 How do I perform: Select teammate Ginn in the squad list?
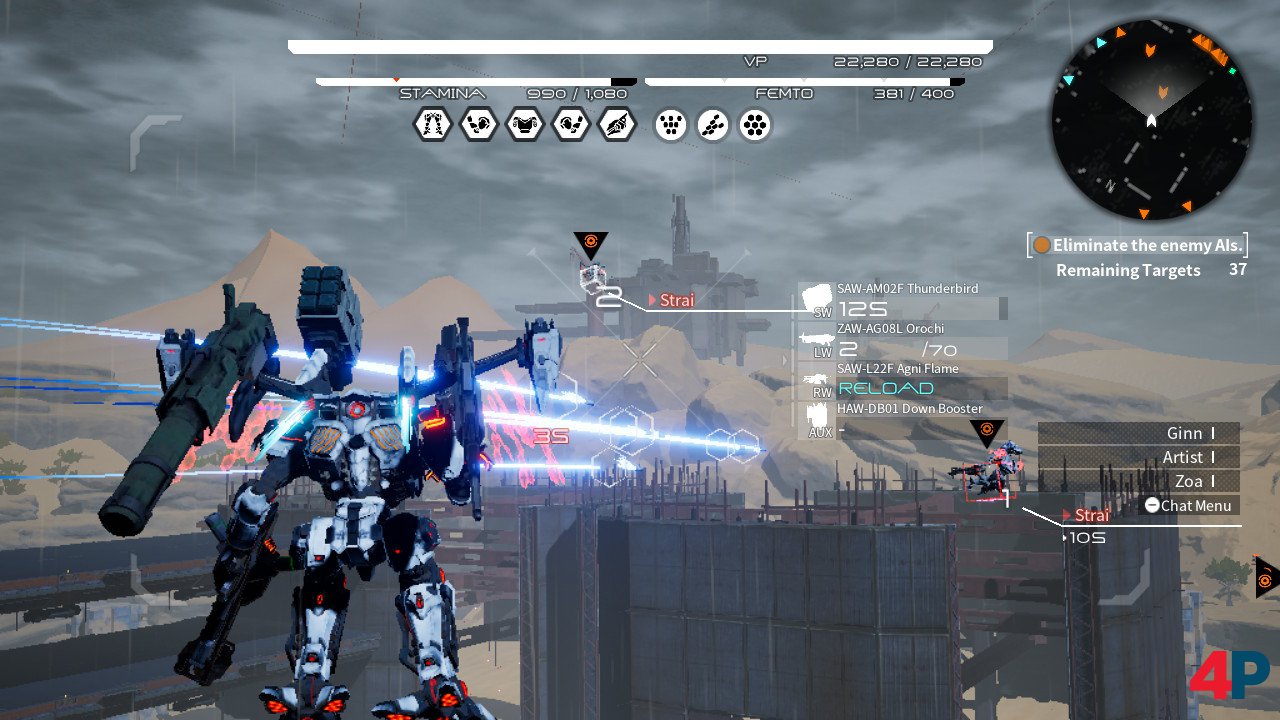pos(1139,433)
